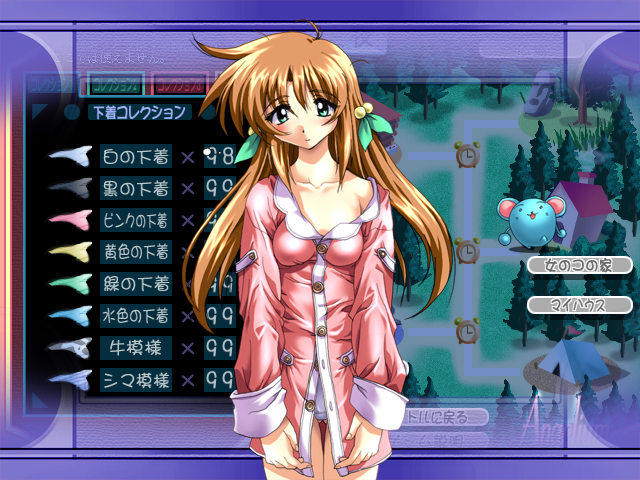Click the left triangle arrow beside 下着コレクション

(40, 112)
